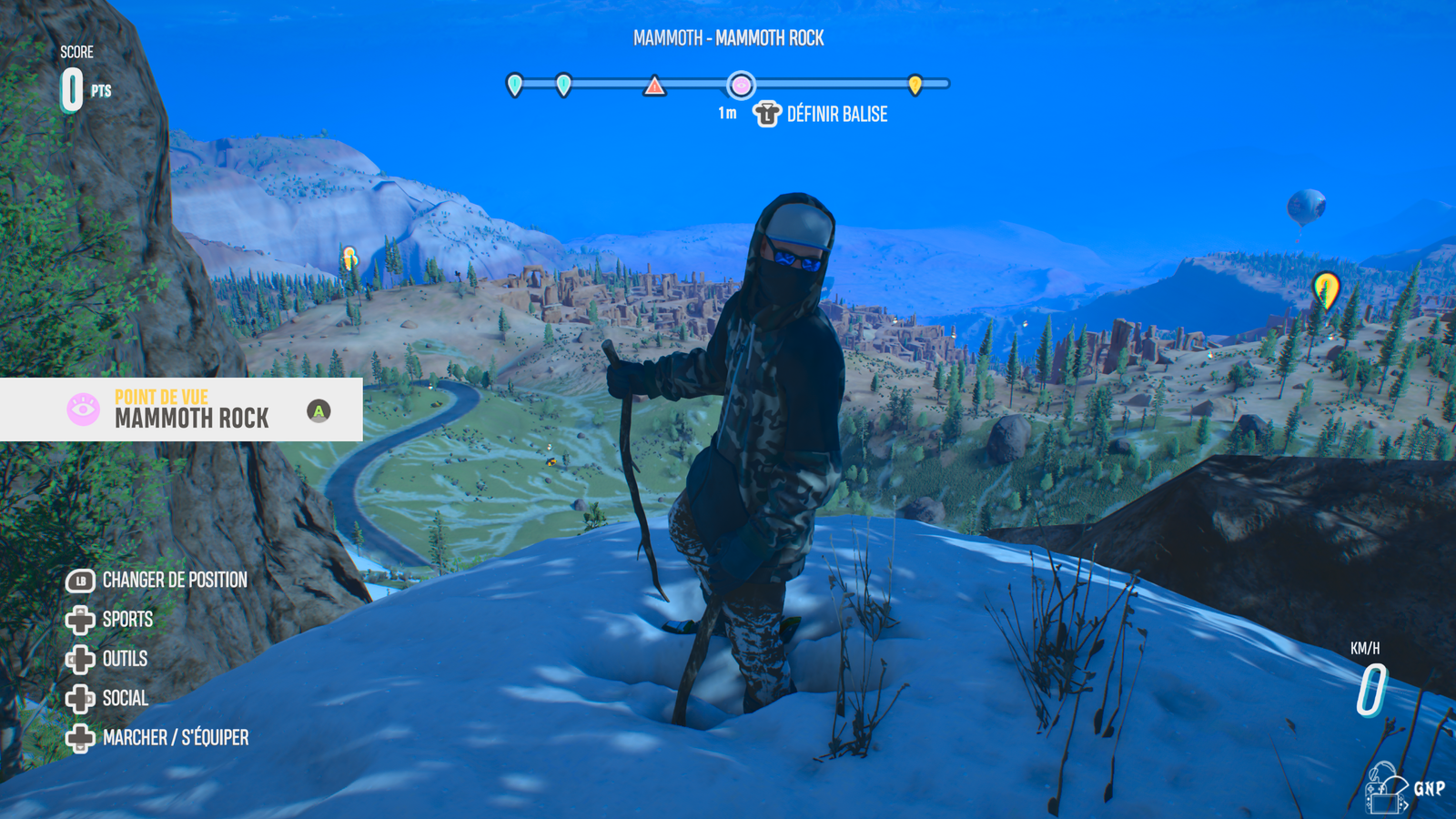The image size is (1456, 819).
Task: Click the yellow pin on the compass bar
Action: click(915, 85)
